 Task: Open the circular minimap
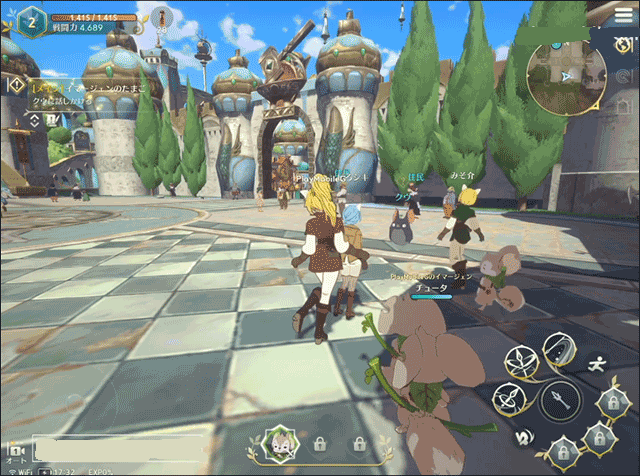click(x=566, y=74)
